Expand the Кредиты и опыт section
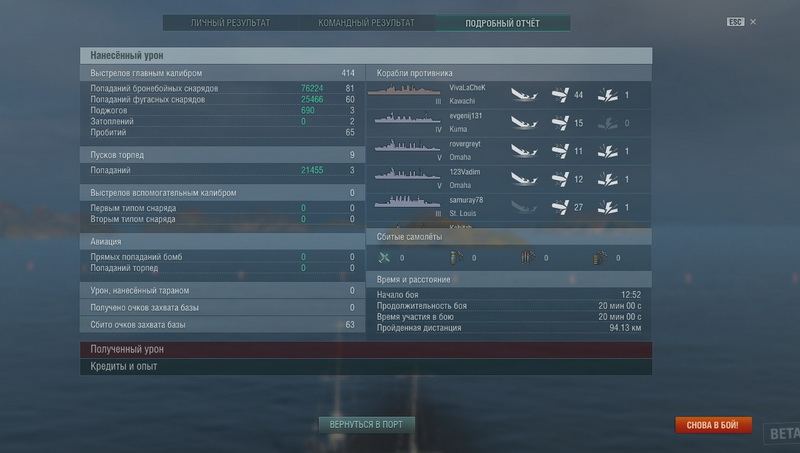Viewport: 800px width, 453px height. coord(365,367)
